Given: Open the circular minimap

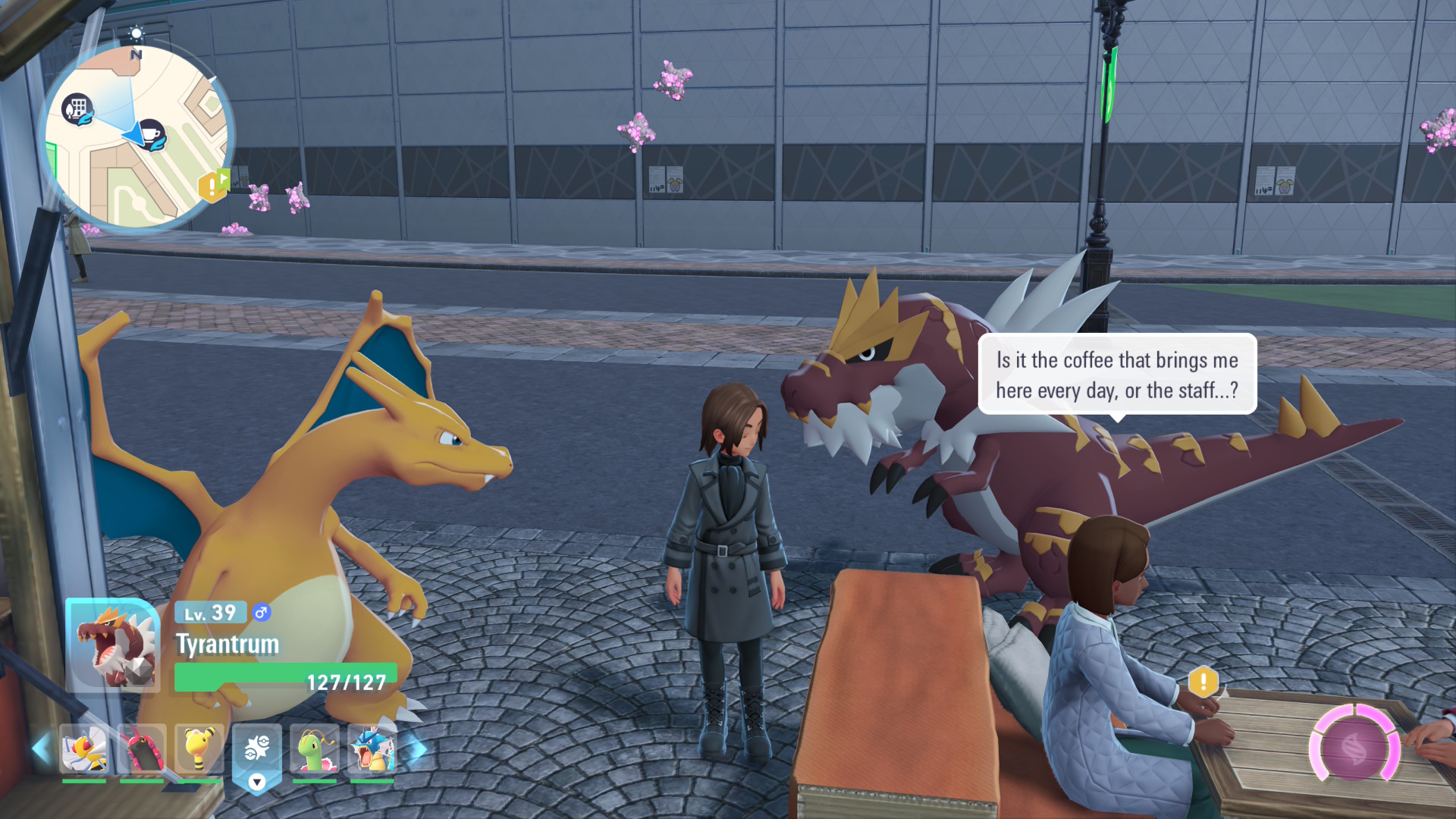Looking at the screenshot, I should (x=136, y=136).
